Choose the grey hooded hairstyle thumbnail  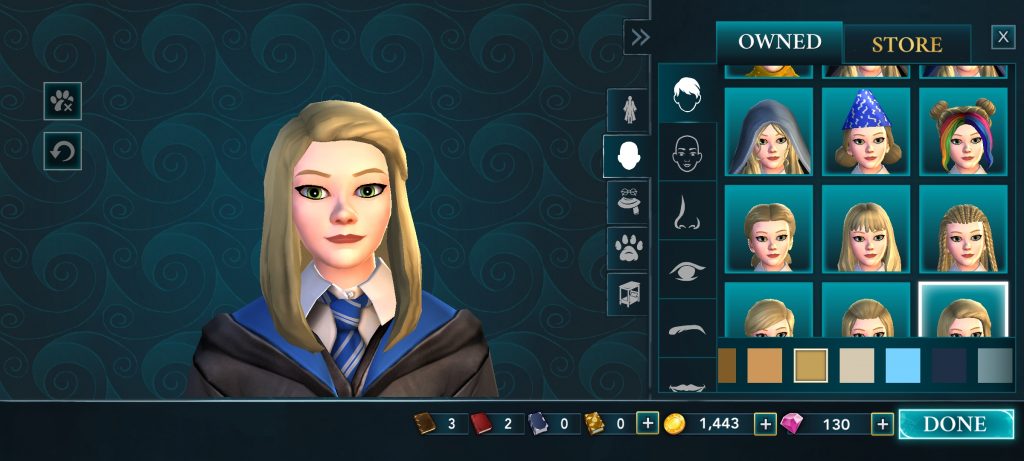coord(767,131)
